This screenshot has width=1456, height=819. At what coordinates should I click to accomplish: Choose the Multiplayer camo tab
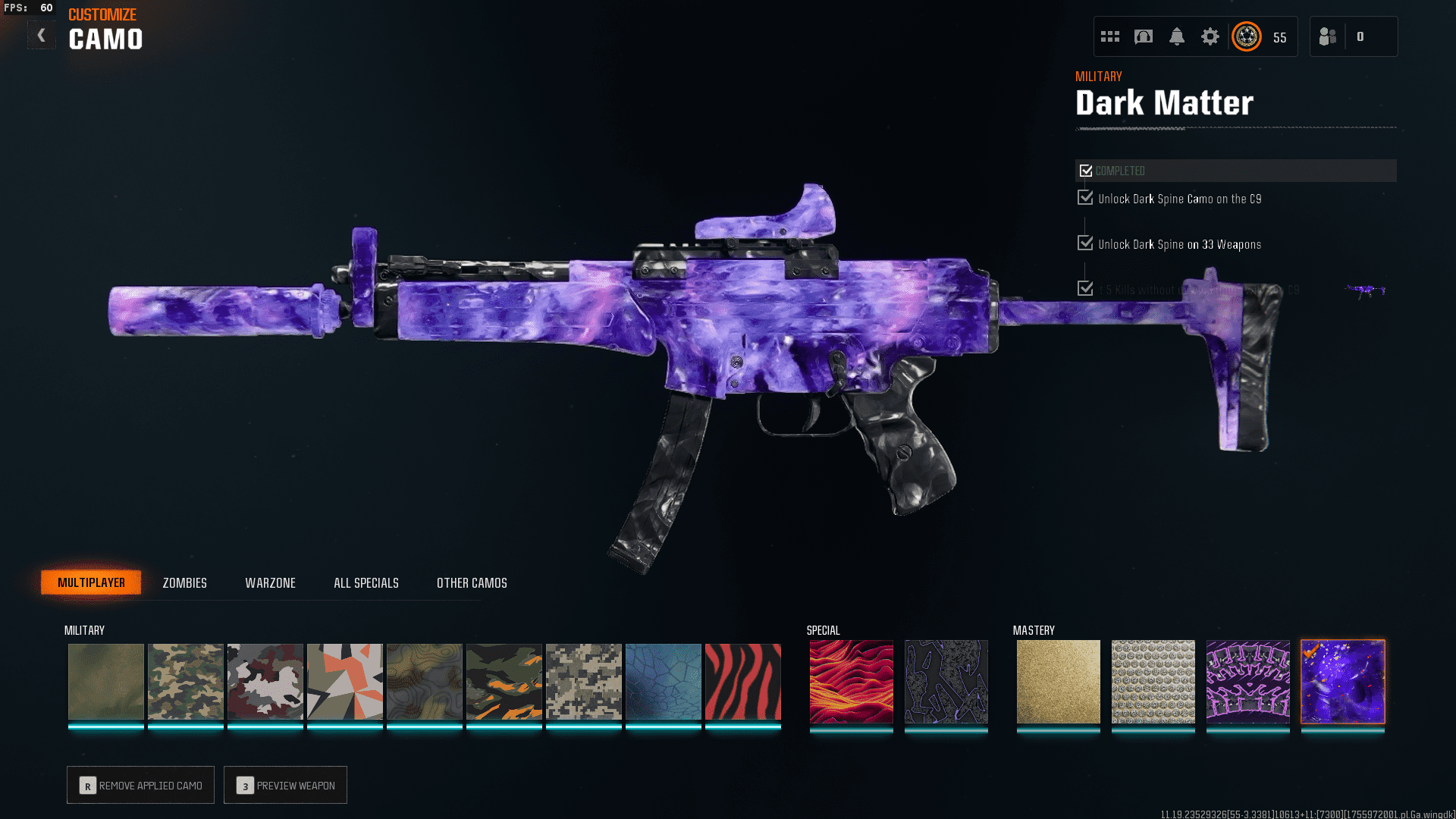coord(91,582)
